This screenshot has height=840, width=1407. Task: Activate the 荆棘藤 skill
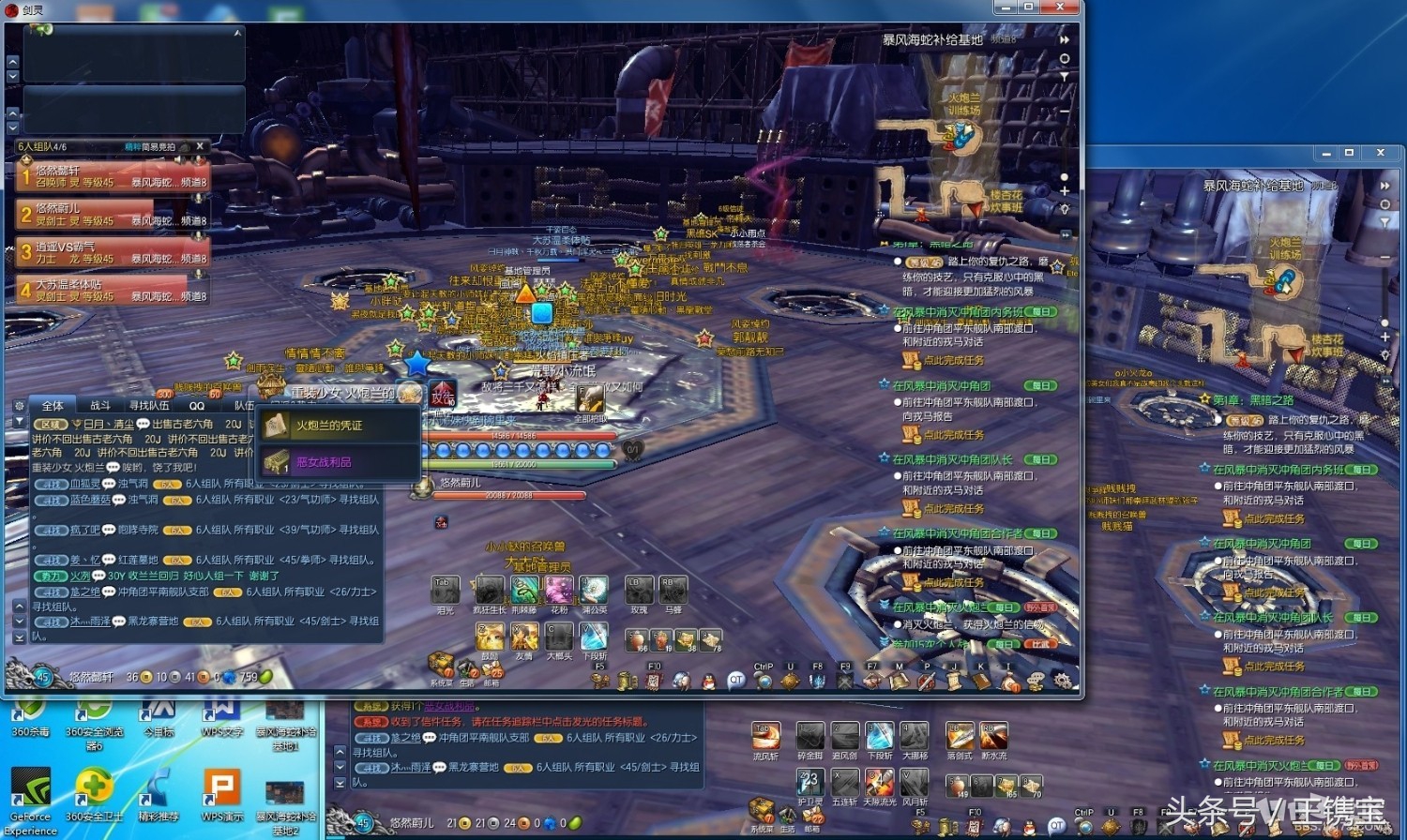pos(523,592)
